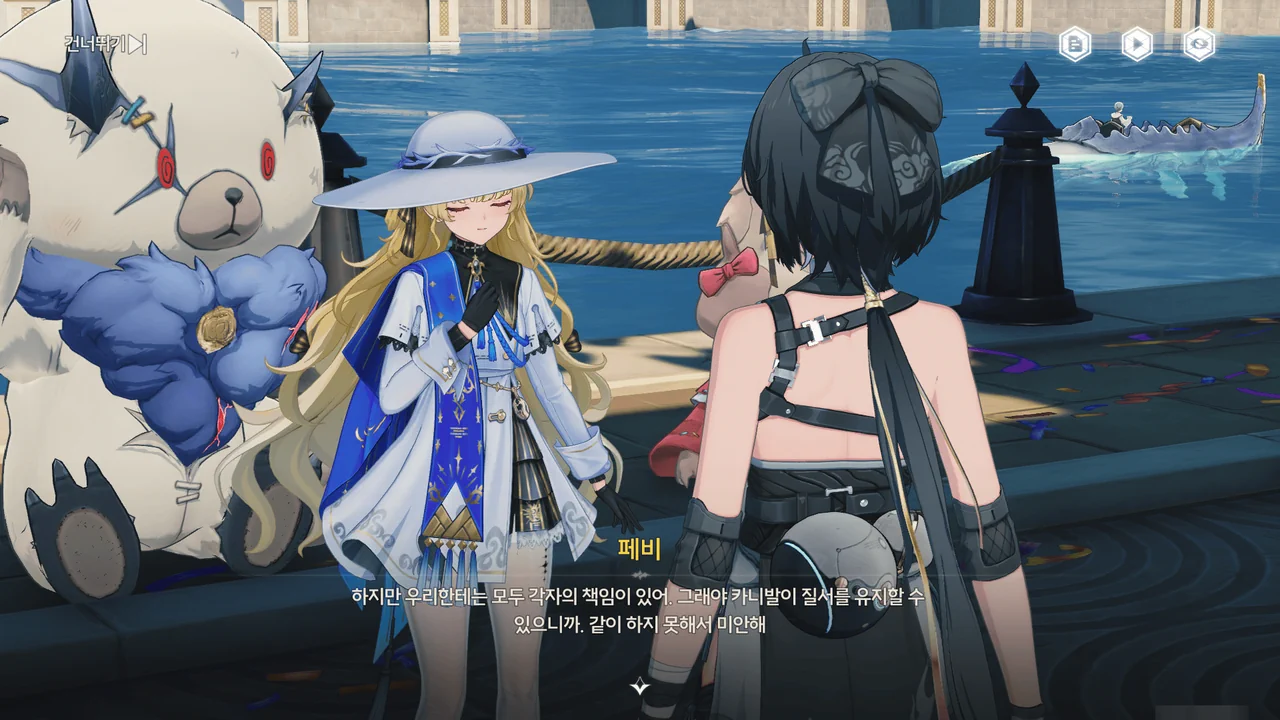Open the dialogue log document icon
The width and height of the screenshot is (1280, 720).
click(1075, 44)
